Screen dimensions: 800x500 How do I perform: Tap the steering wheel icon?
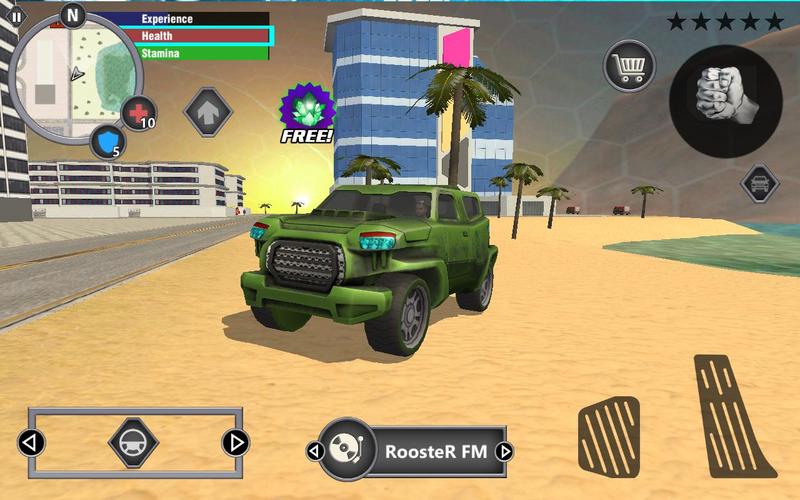click(x=133, y=442)
